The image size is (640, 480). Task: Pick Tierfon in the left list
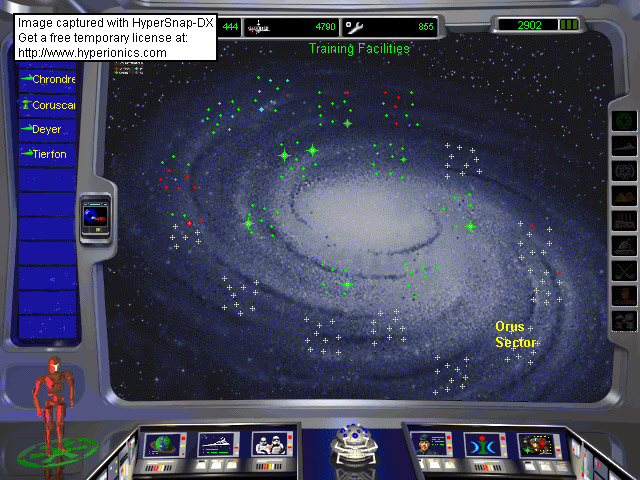click(46, 154)
